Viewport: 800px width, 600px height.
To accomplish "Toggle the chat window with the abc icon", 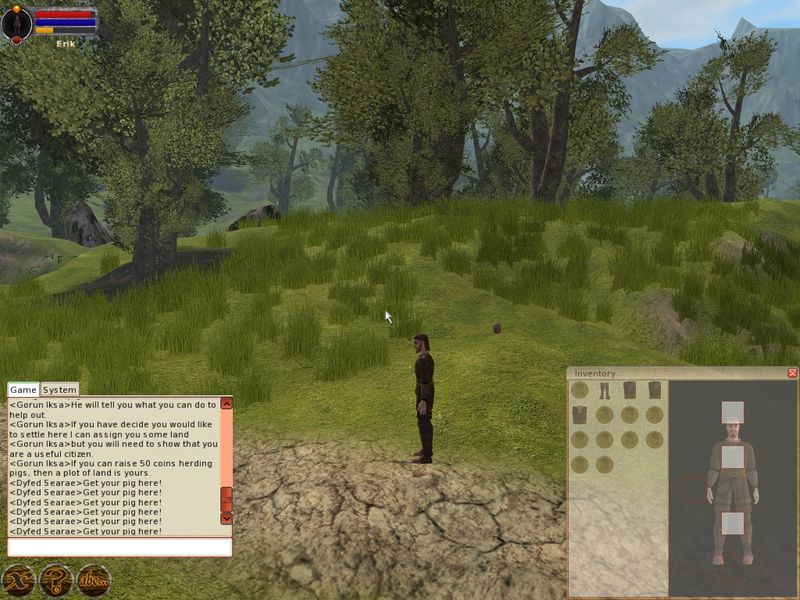I will 93,579.
